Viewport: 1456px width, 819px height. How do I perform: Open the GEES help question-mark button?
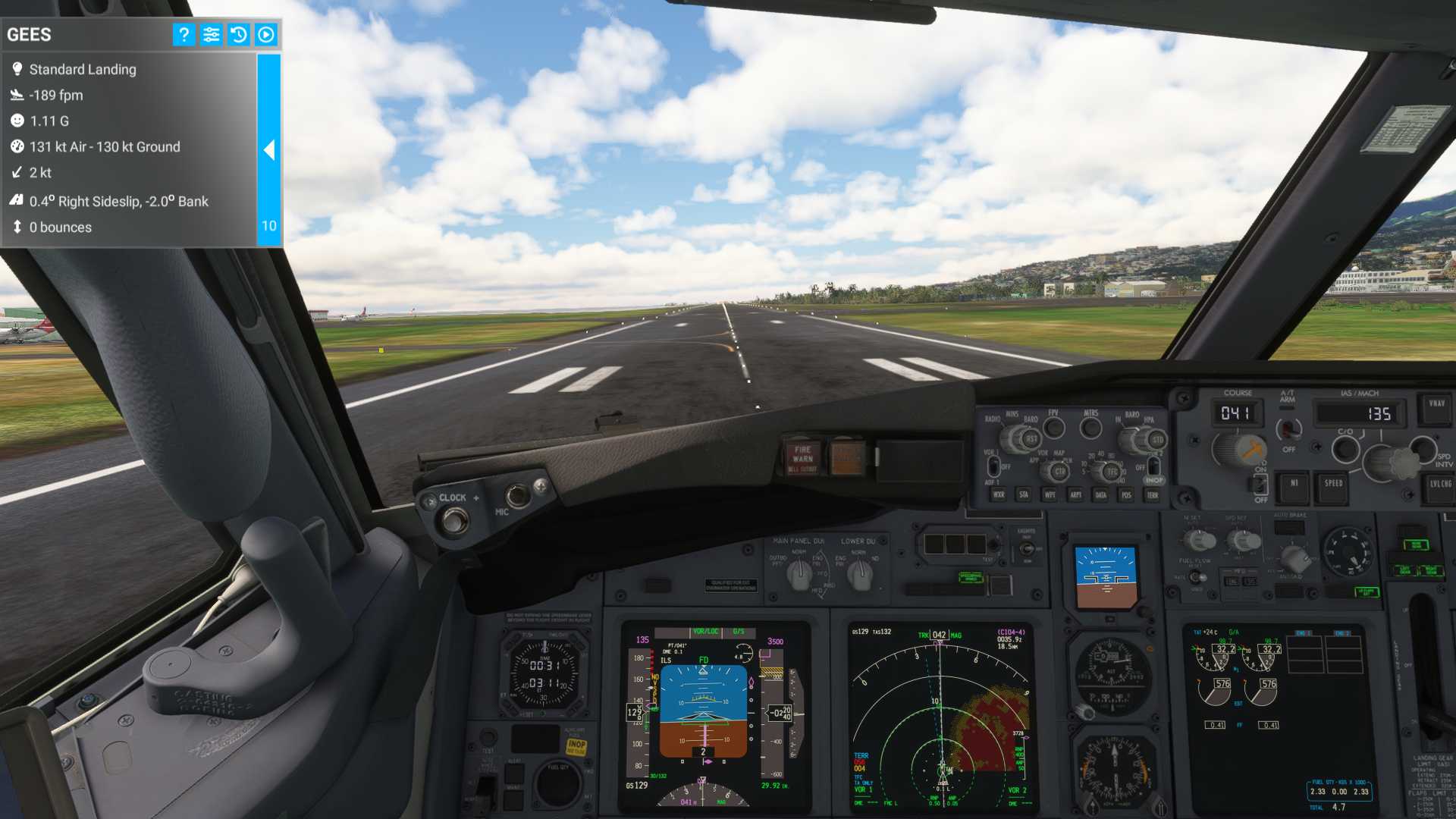(184, 35)
